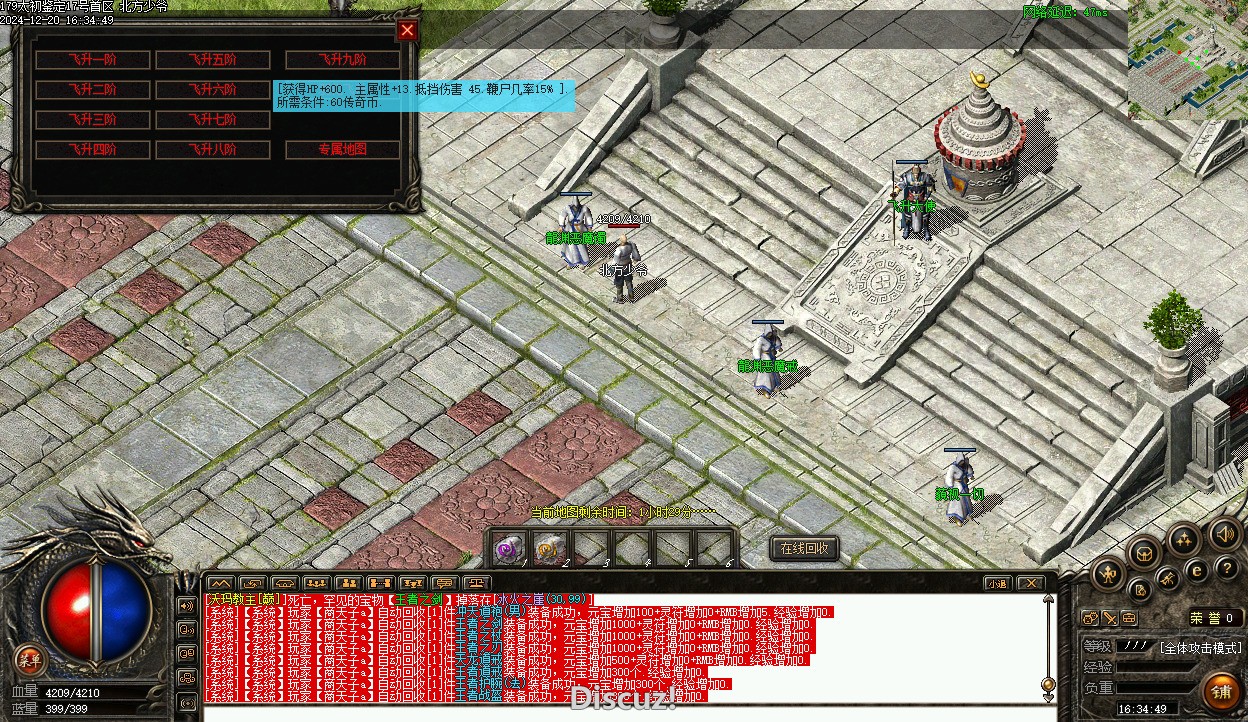Open the minimap

[x=1188, y=60]
